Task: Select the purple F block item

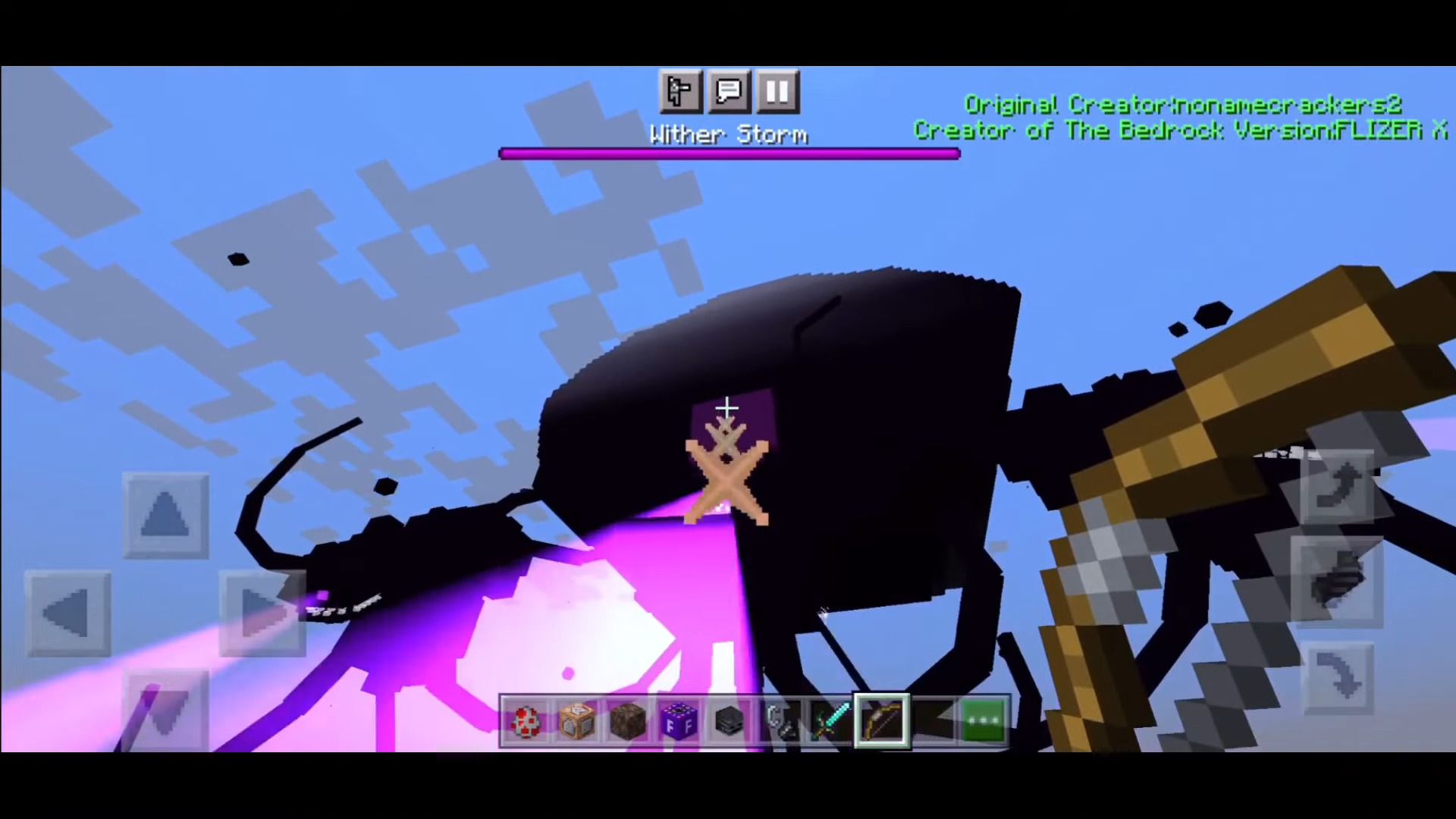Action: click(x=679, y=720)
